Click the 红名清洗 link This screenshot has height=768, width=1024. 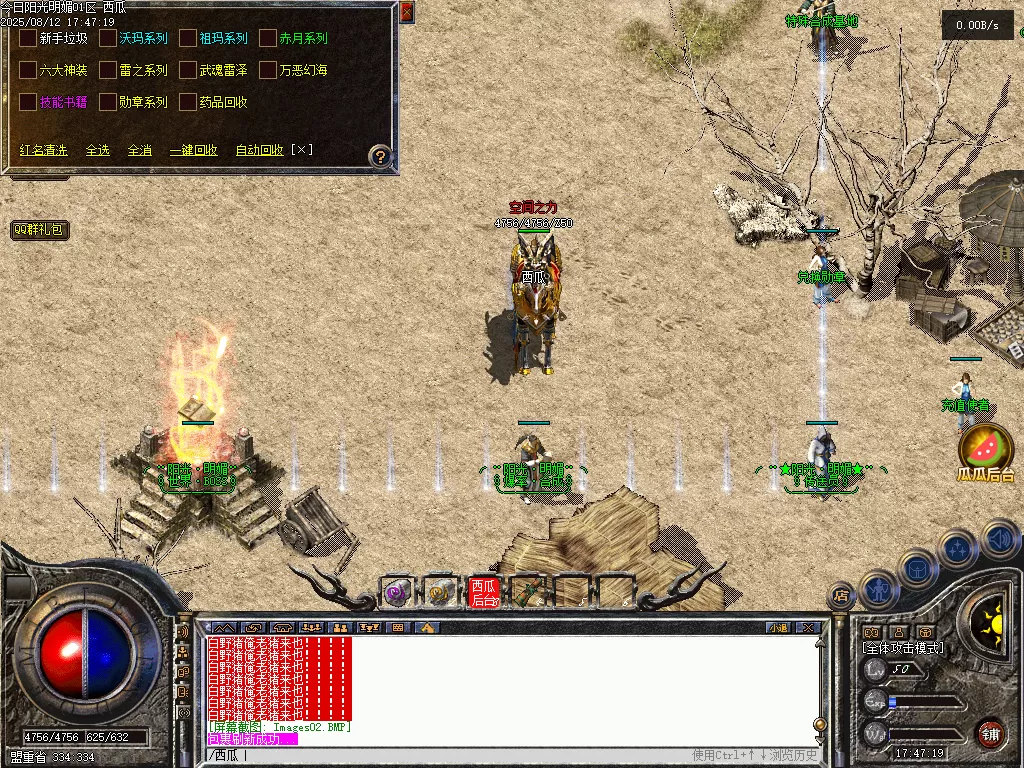(x=44, y=150)
